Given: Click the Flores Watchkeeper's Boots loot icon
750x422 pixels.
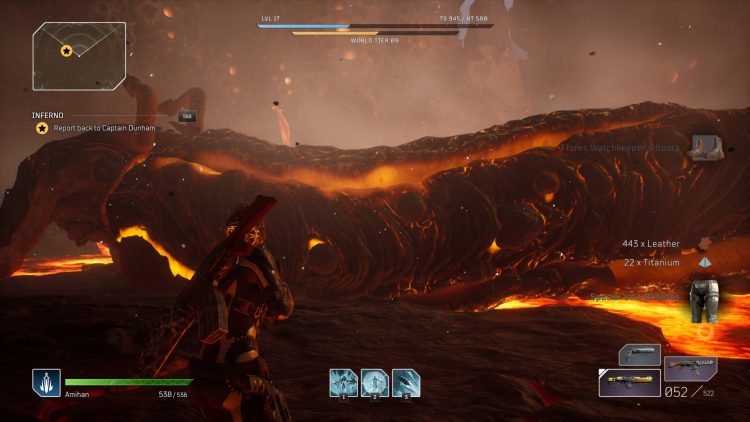Looking at the screenshot, I should 705,149.
